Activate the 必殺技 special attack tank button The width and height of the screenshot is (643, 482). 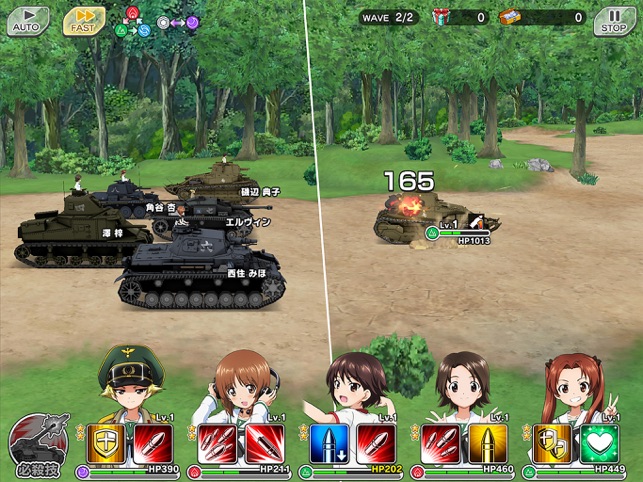click(x=38, y=446)
